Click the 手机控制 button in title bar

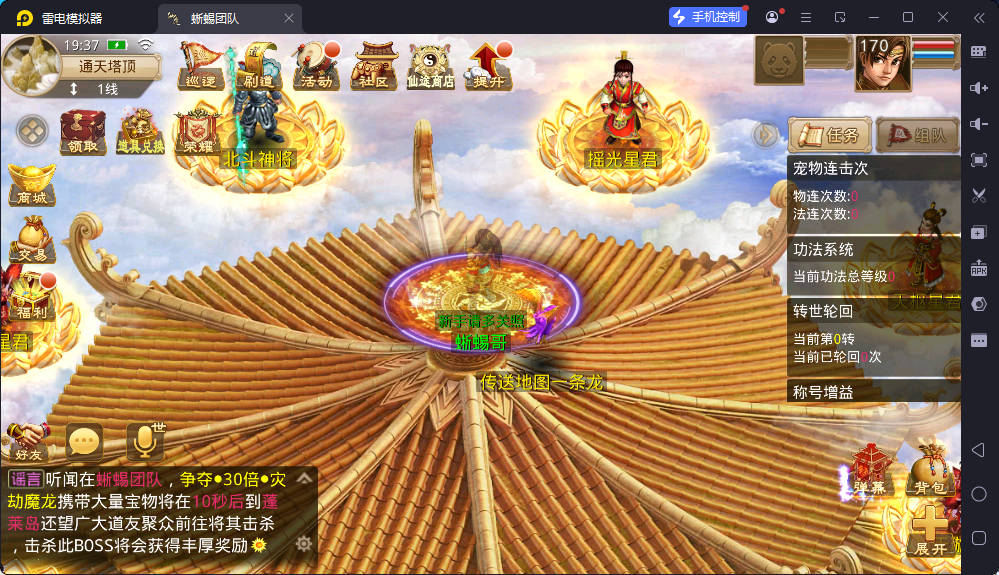point(708,17)
